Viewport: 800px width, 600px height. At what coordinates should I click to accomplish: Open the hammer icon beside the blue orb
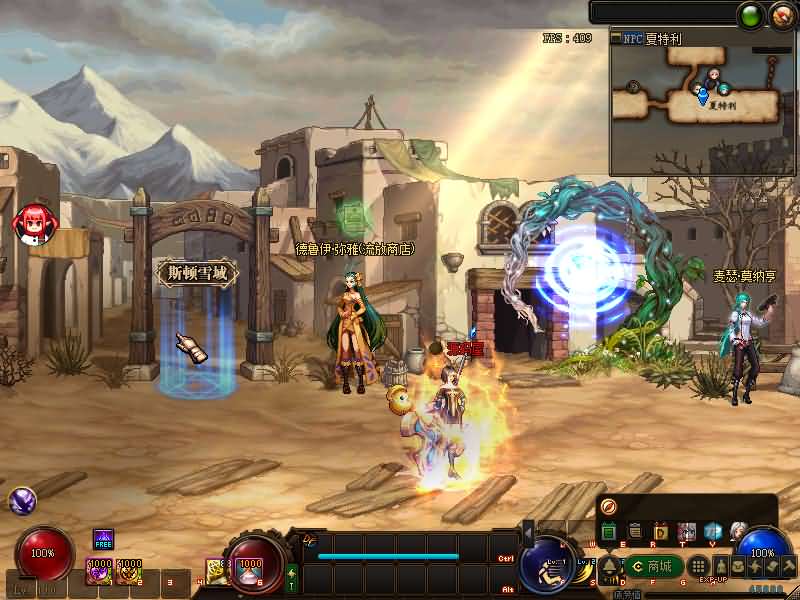coord(789,566)
